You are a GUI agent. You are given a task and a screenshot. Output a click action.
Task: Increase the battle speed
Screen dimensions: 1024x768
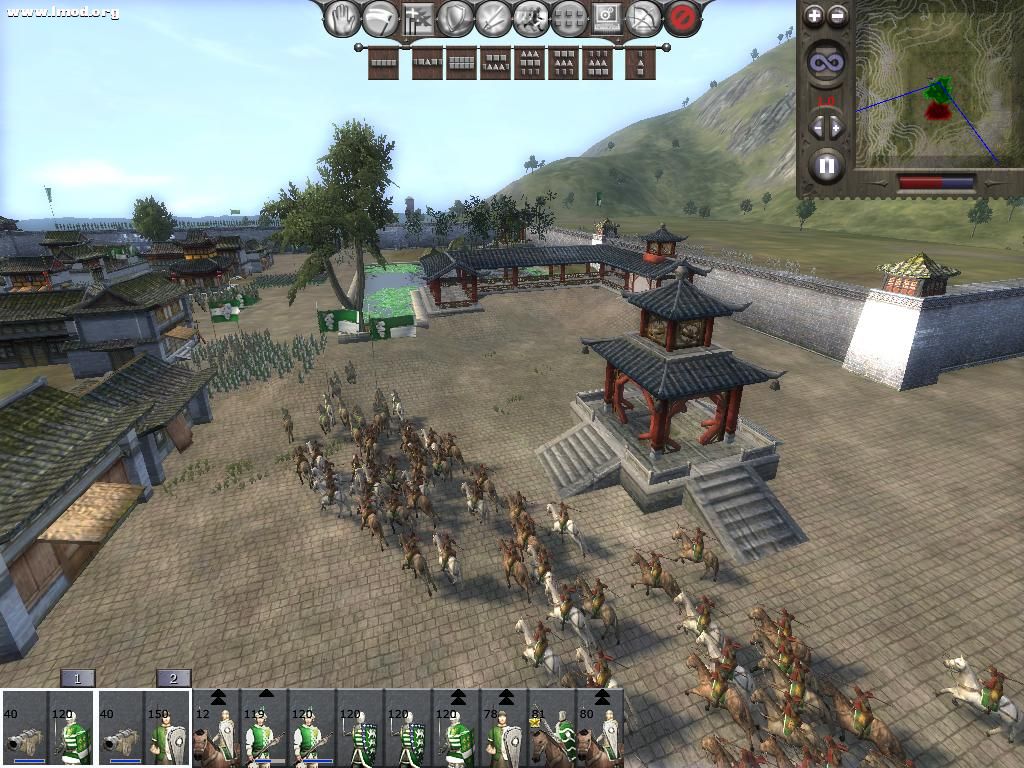(838, 127)
